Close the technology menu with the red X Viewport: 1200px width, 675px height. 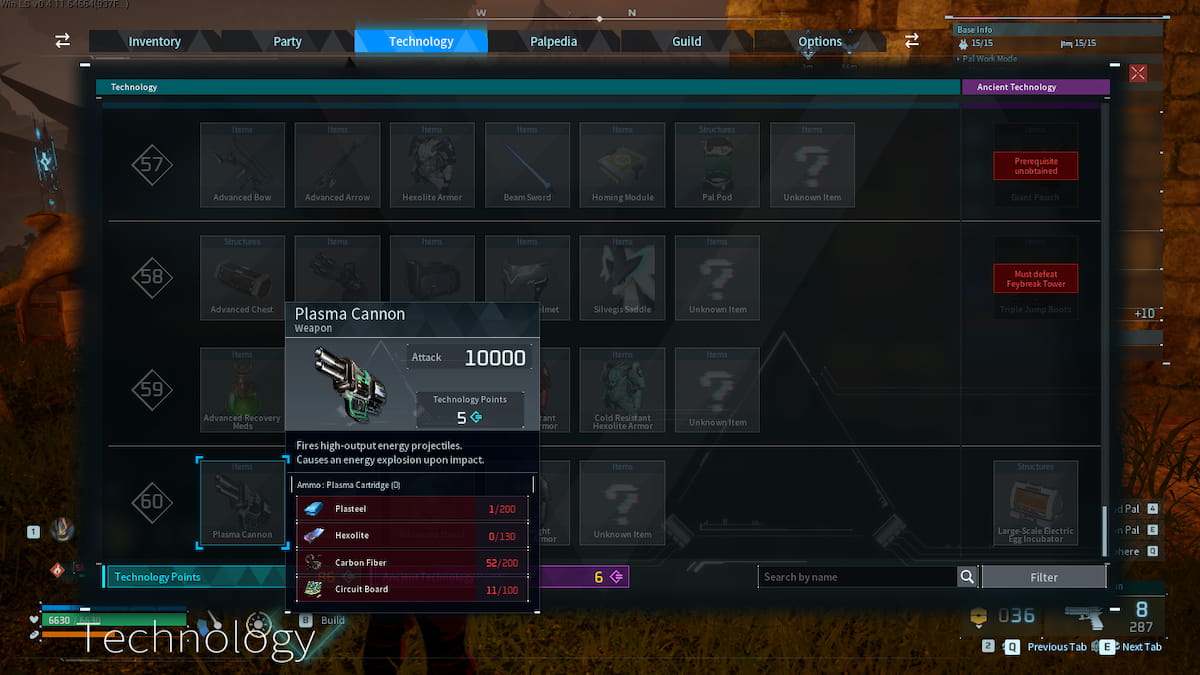pos(1138,73)
